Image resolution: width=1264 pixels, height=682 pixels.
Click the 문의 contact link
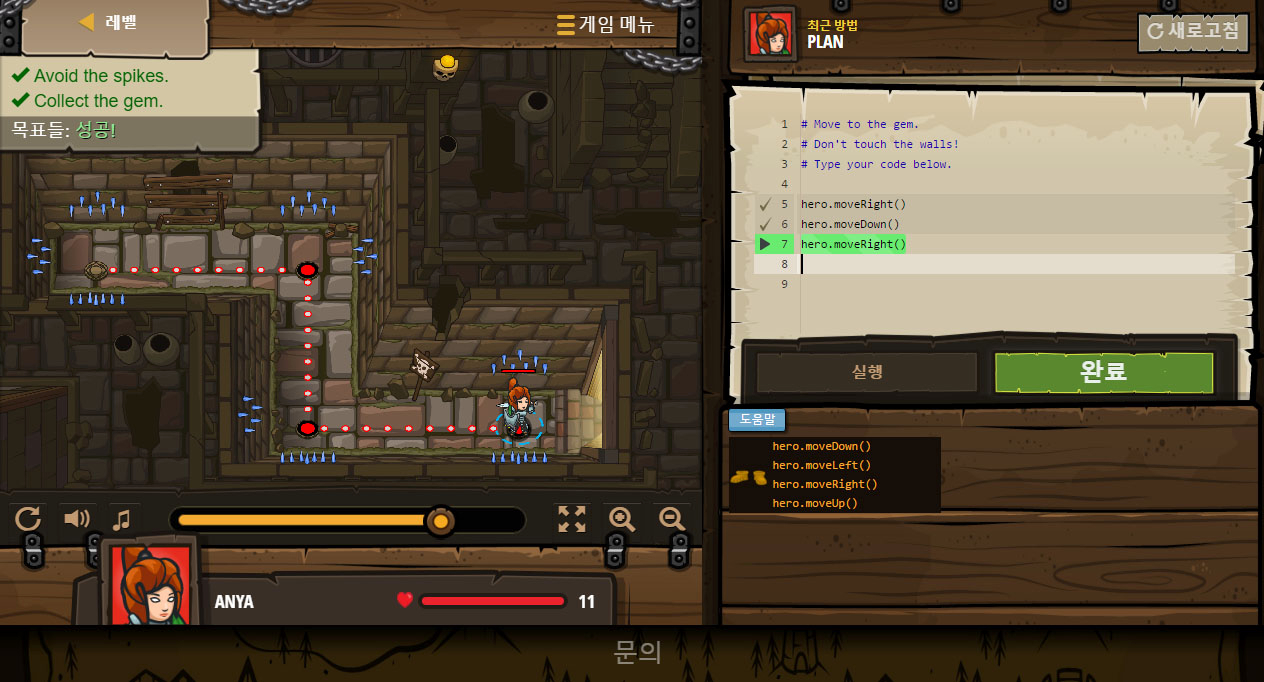[x=637, y=652]
